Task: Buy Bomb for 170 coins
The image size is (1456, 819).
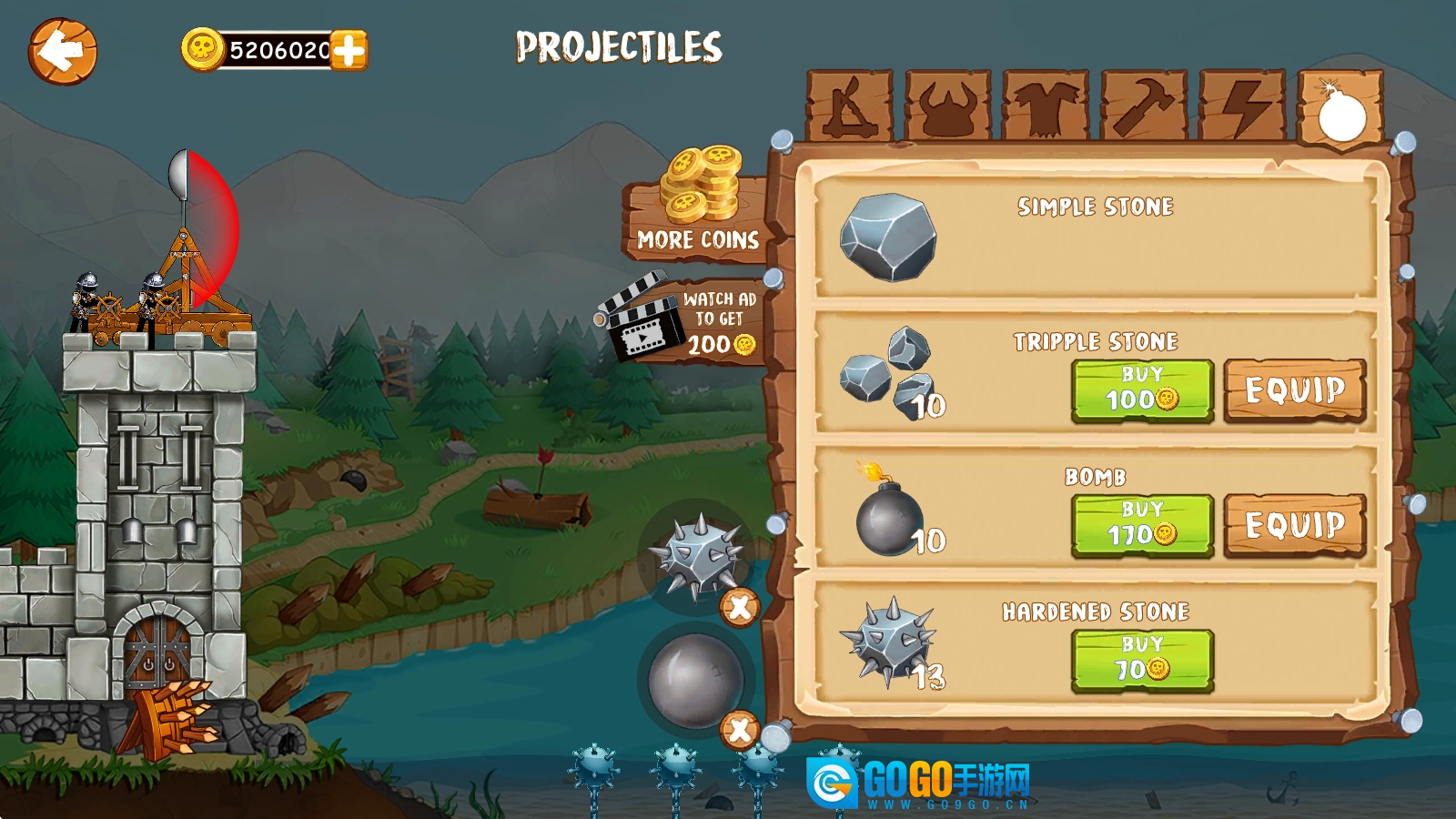Action: point(1142,525)
